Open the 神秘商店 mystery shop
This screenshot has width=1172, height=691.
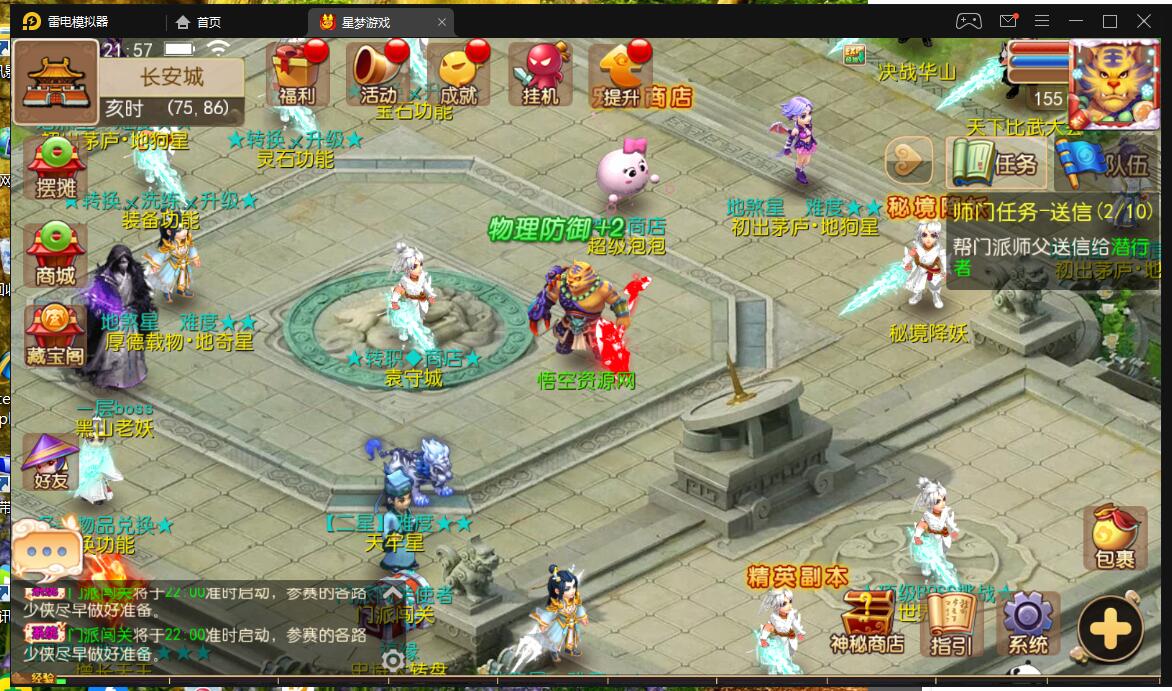click(866, 620)
